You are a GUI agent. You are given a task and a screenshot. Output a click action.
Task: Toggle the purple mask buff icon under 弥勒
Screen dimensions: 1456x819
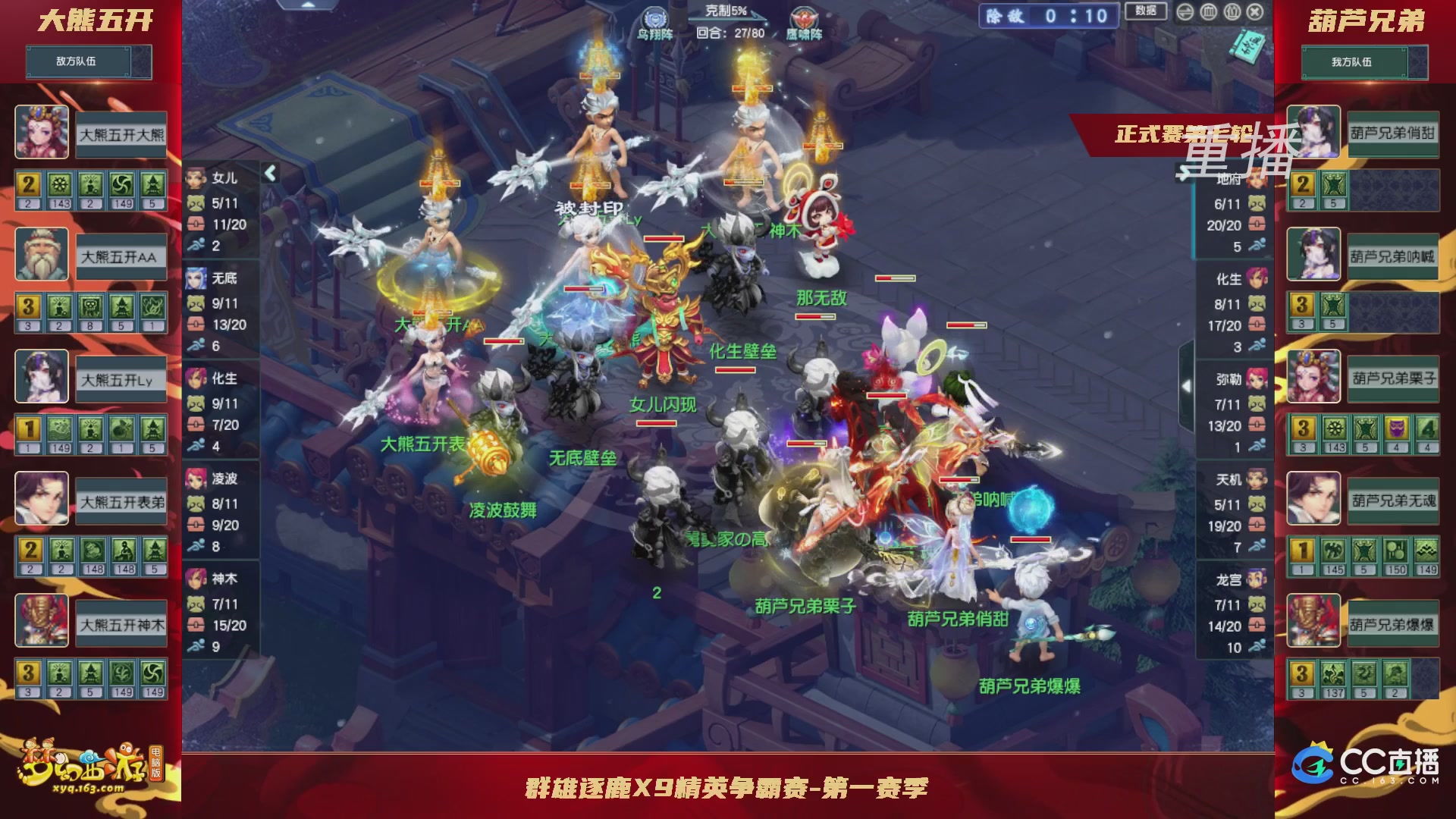1398,428
